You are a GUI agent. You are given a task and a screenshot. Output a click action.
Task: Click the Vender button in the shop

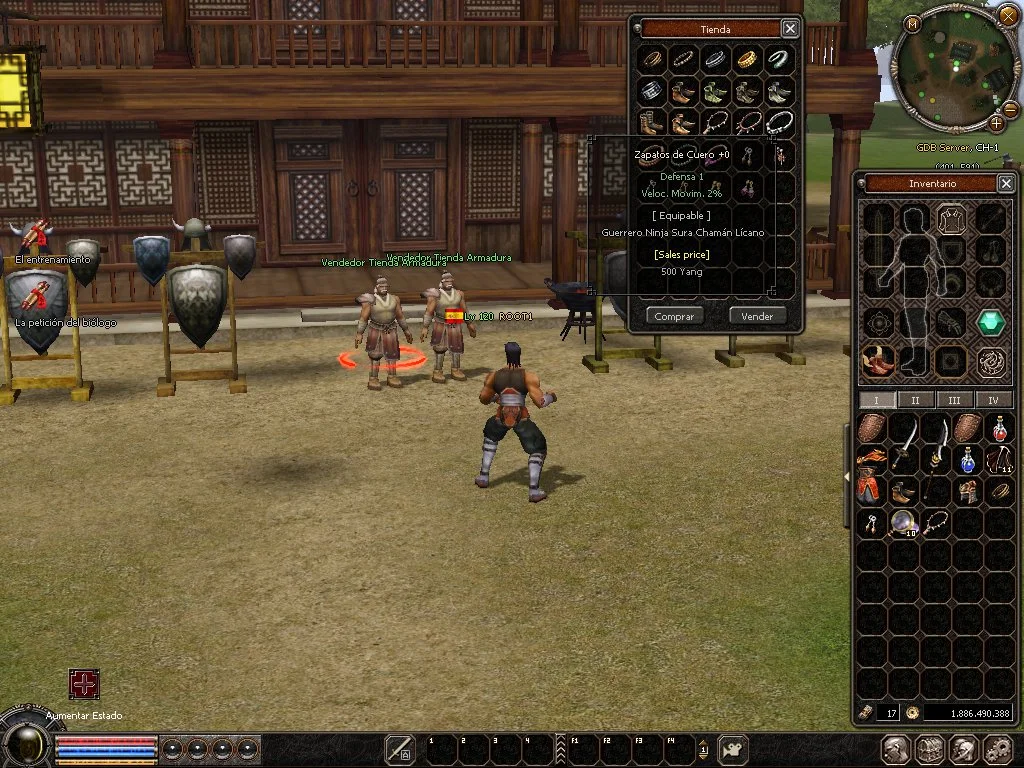[757, 316]
